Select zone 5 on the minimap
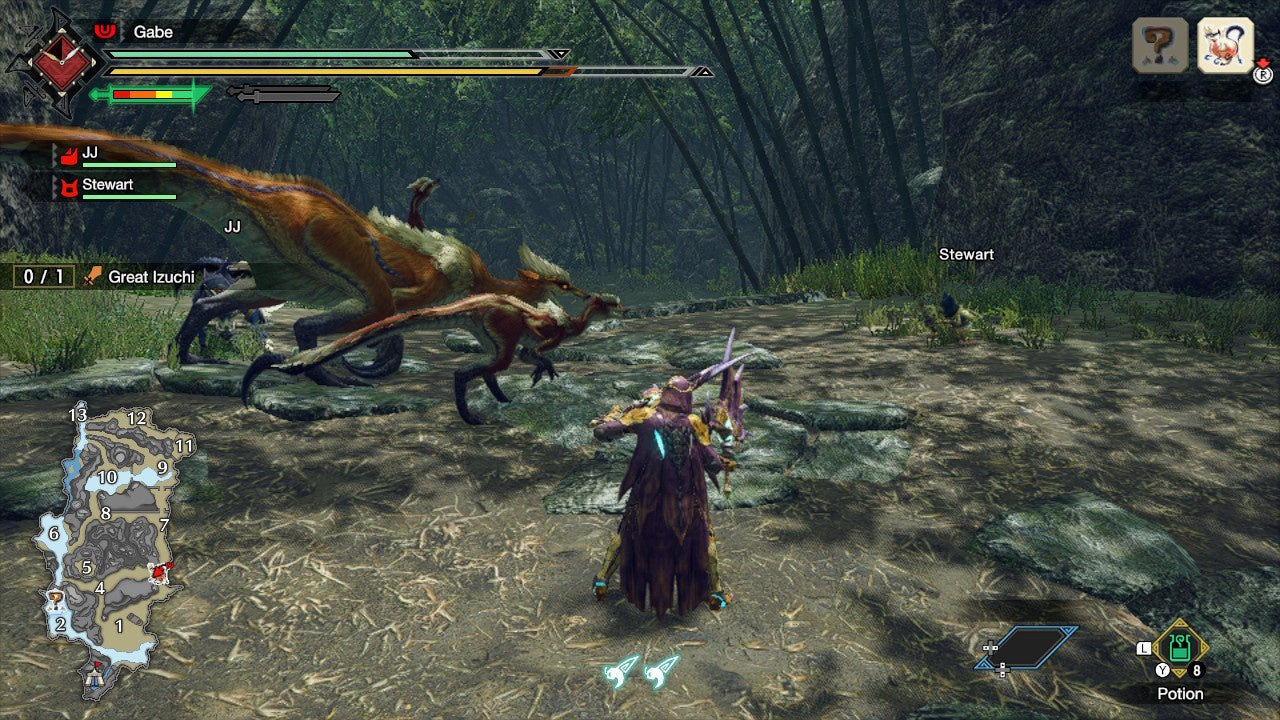 [x=88, y=565]
